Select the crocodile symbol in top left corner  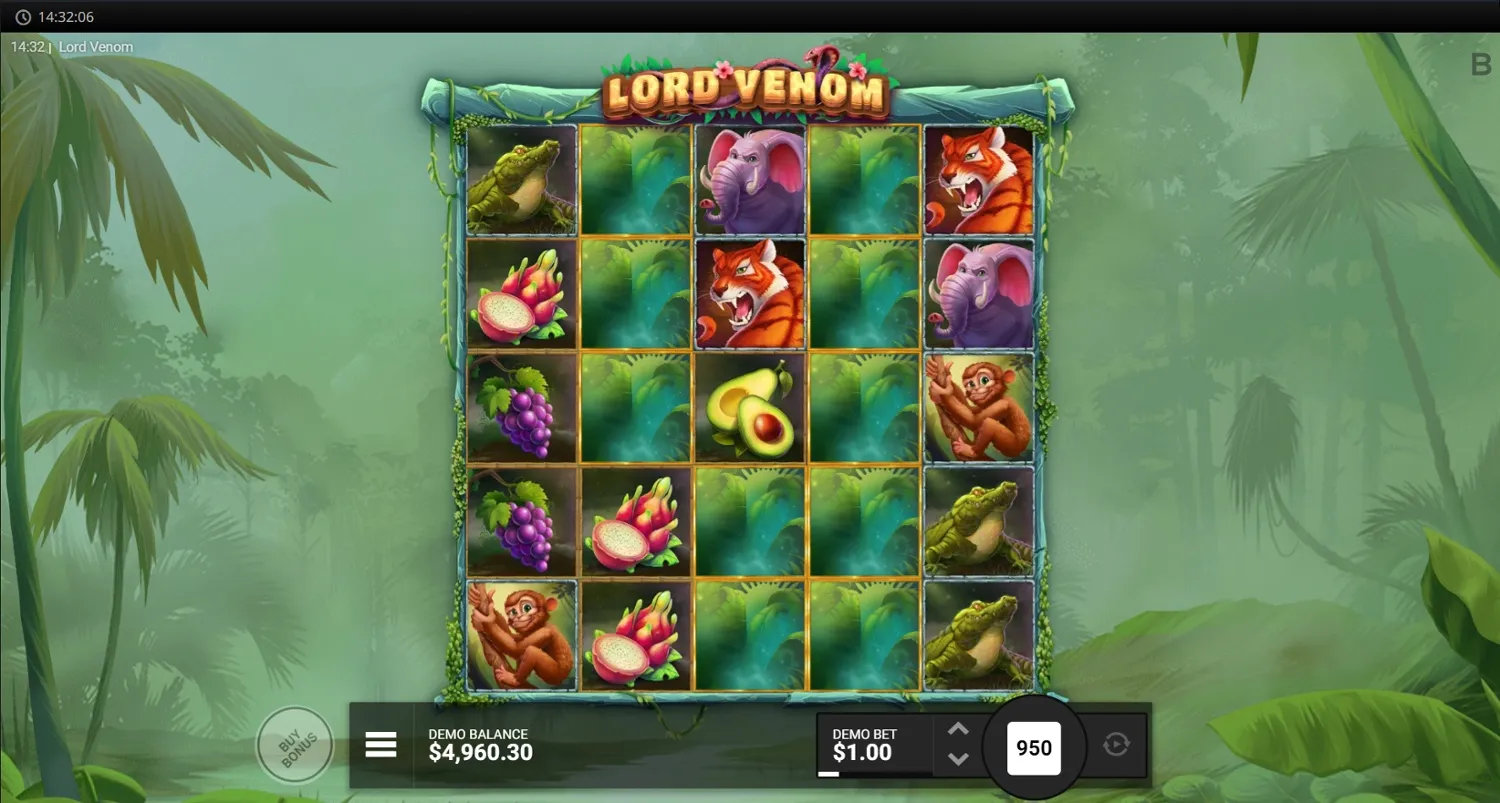(519, 180)
